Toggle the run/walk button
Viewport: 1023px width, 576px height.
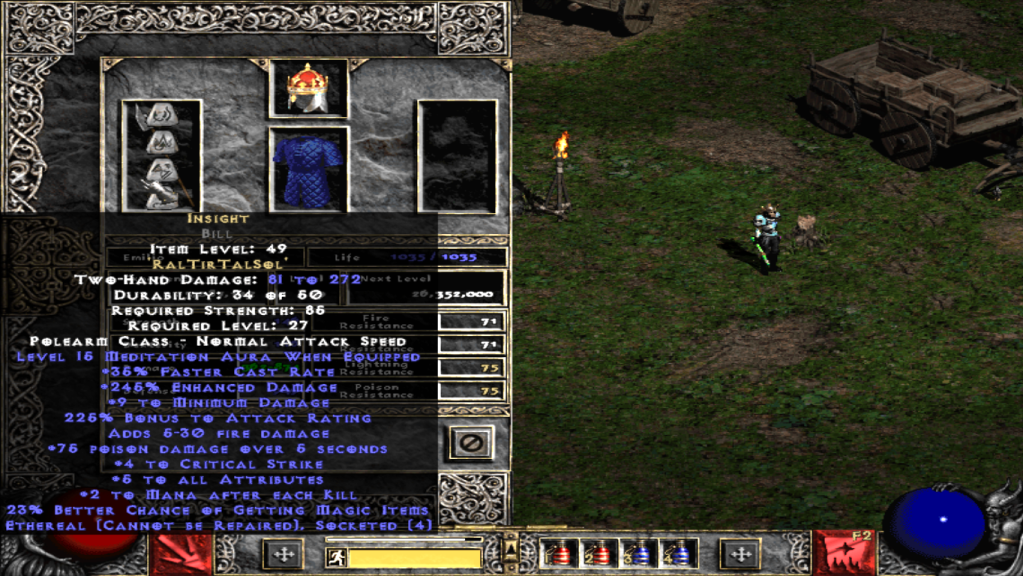337,557
